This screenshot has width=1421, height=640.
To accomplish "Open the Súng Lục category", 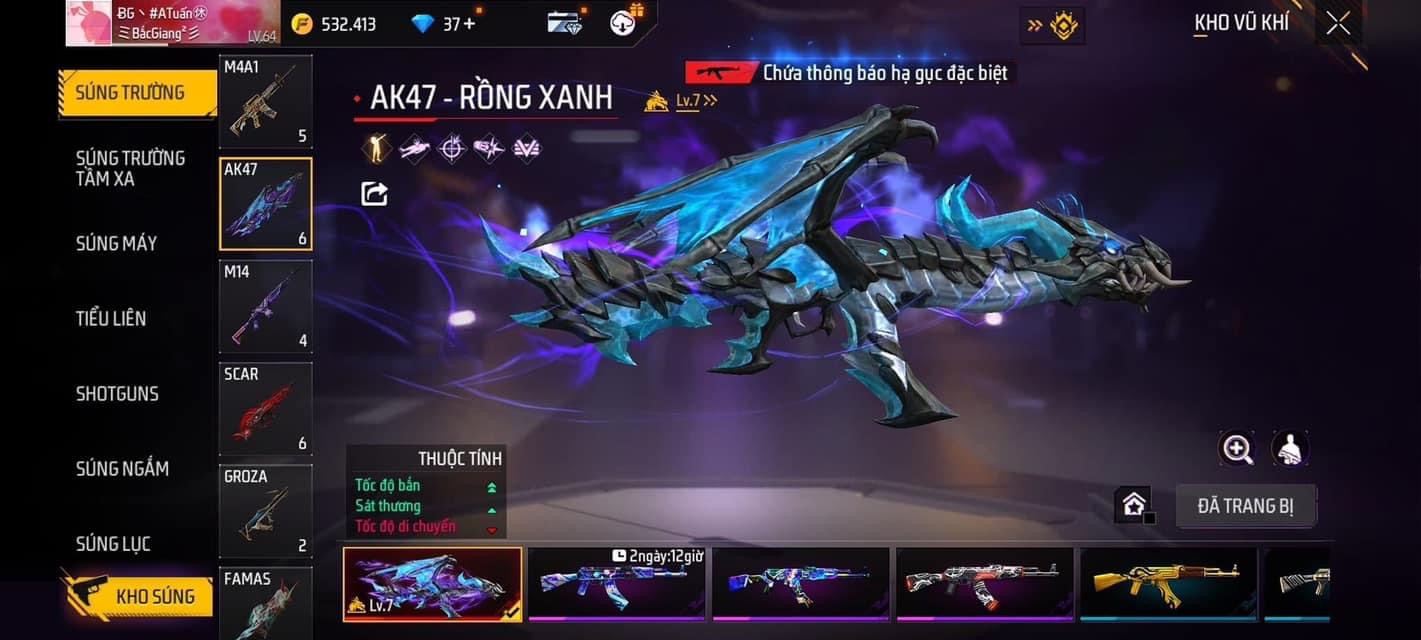I will tap(113, 543).
